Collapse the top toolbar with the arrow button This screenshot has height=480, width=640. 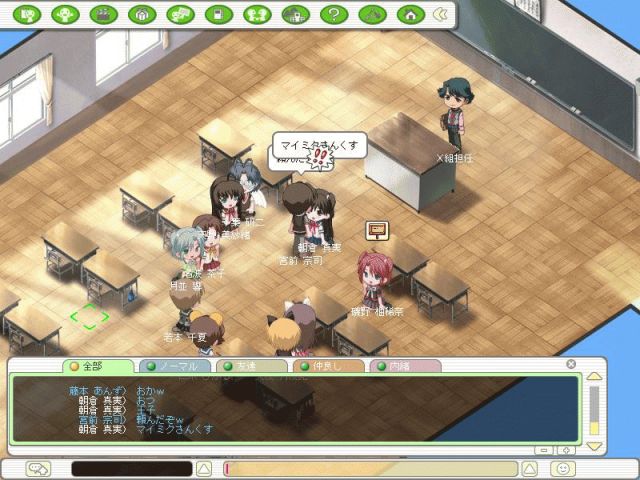[440, 15]
